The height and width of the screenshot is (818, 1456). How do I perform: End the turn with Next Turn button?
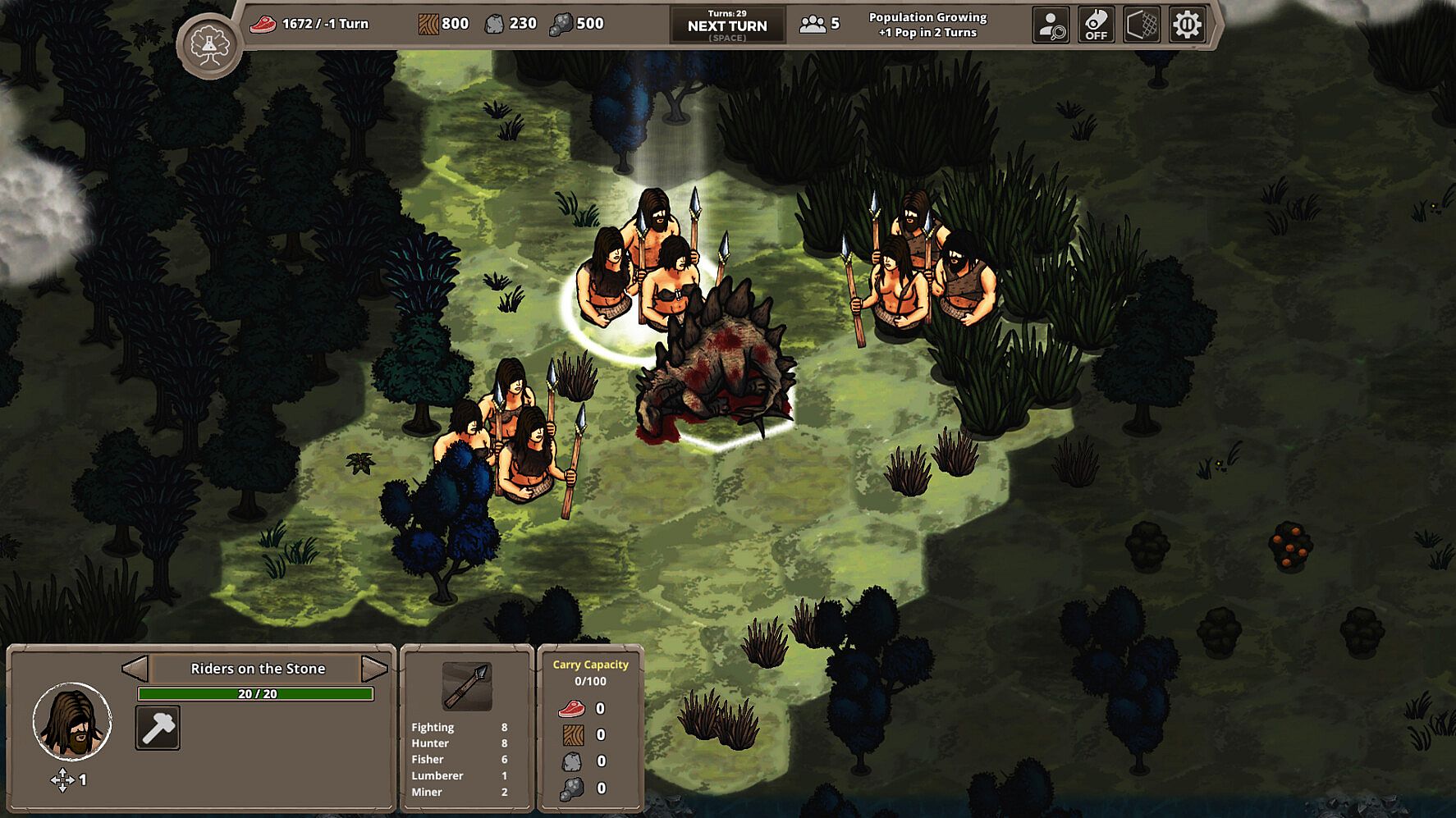coord(727,25)
